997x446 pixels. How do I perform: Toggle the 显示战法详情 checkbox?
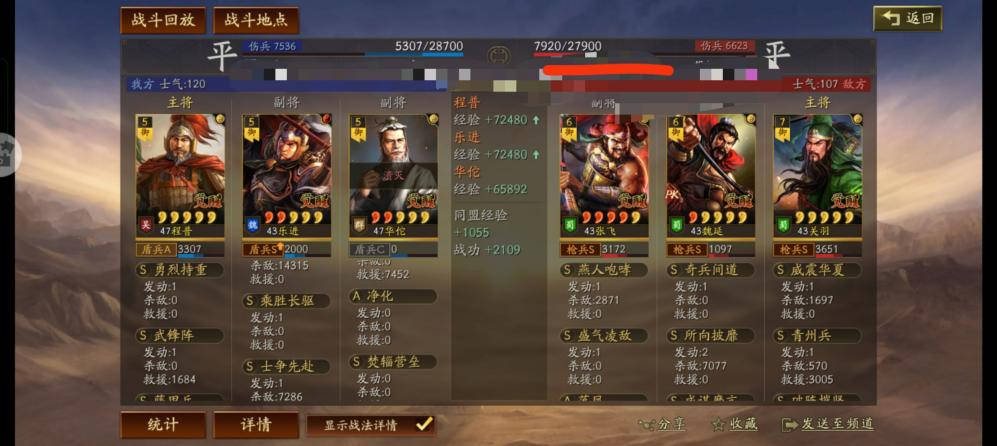424,424
